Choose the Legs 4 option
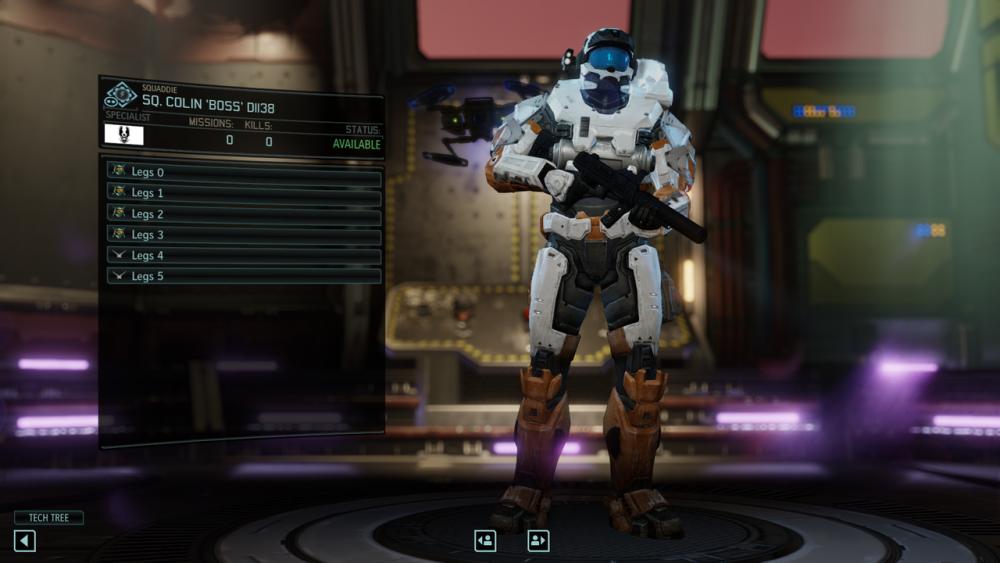1000x563 pixels. click(244, 256)
